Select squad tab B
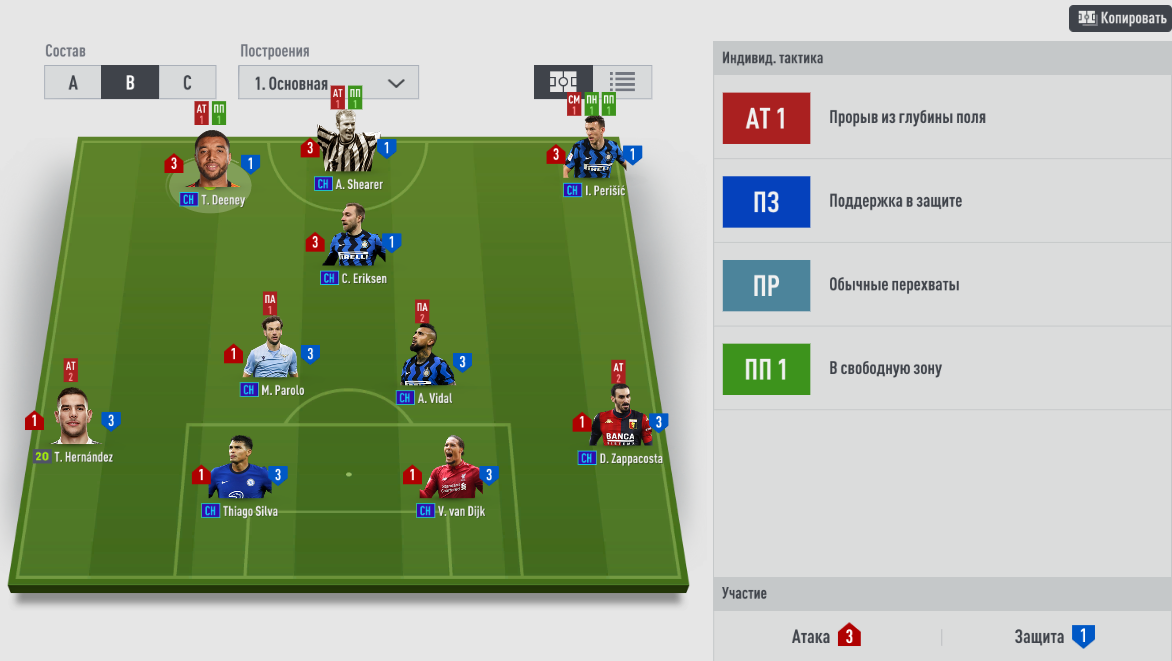Image resolution: width=1172 pixels, height=661 pixels. click(x=130, y=83)
